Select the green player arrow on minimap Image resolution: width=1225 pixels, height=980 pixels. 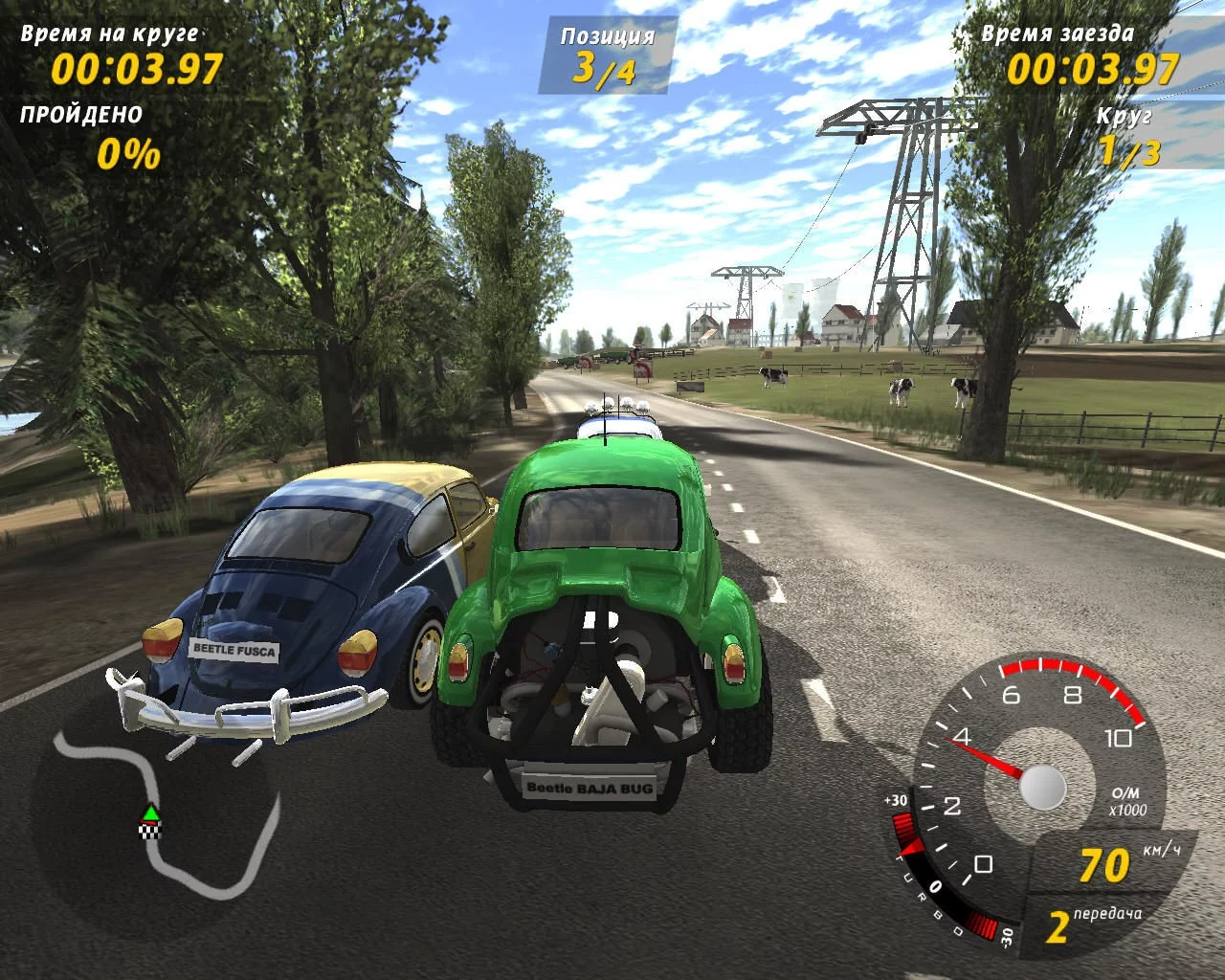[150, 813]
